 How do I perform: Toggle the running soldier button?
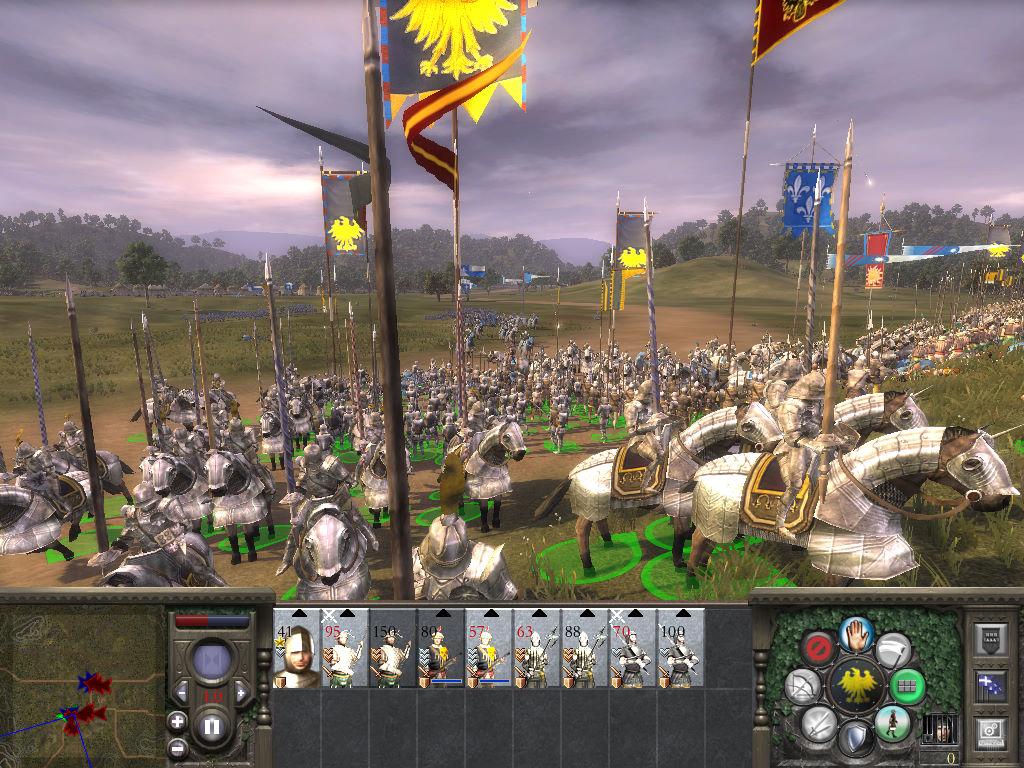pos(891,722)
